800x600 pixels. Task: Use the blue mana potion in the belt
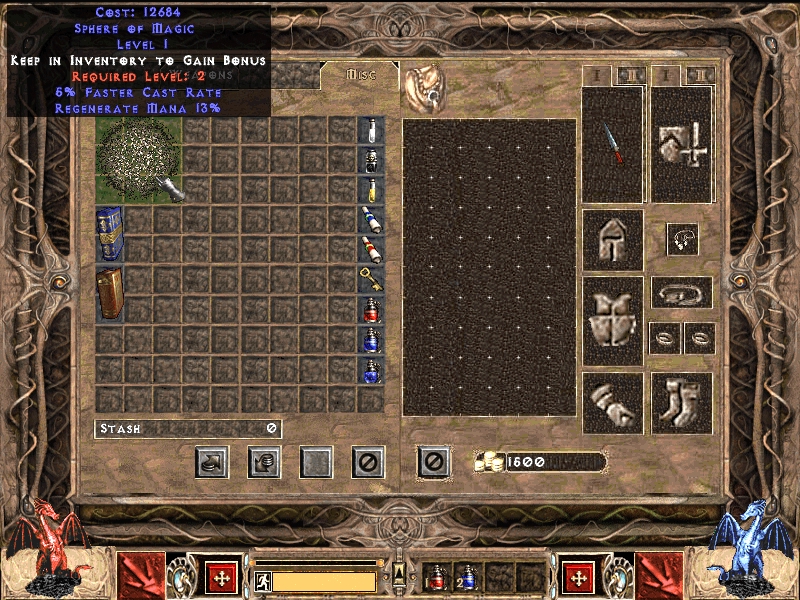(x=466, y=579)
